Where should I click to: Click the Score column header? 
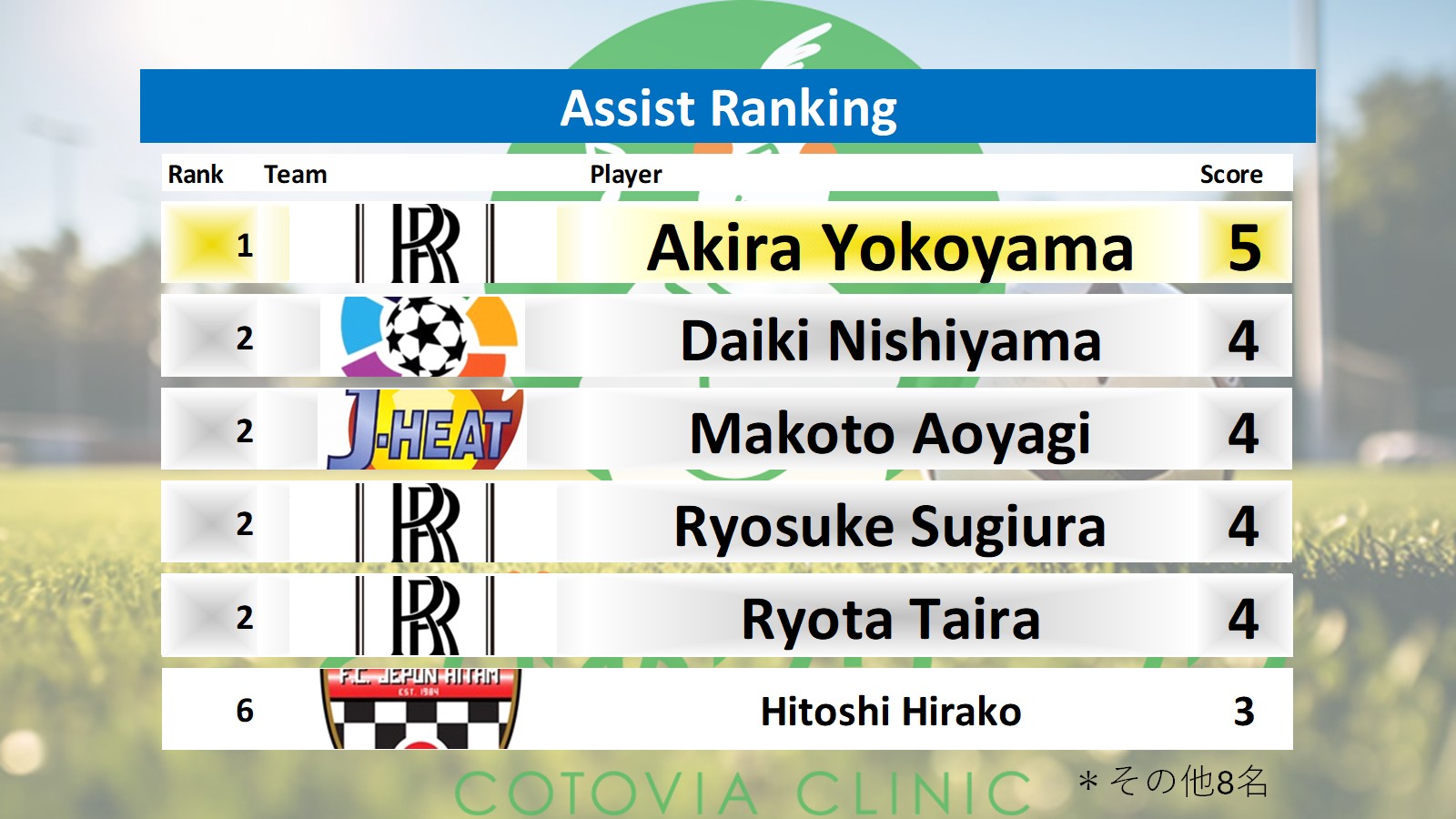1230,174
